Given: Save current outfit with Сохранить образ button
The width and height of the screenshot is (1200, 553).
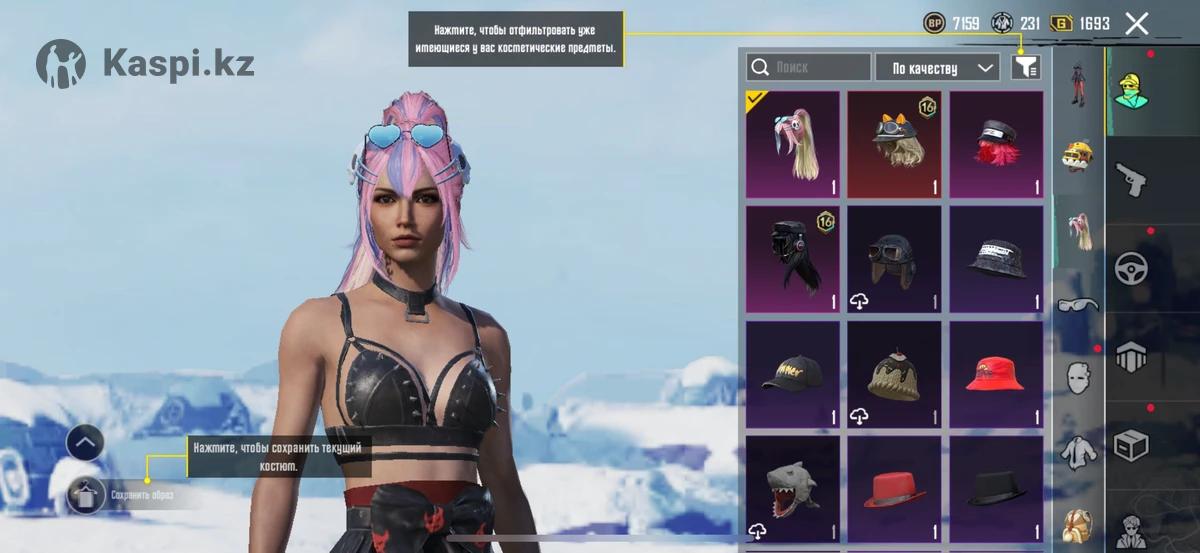Looking at the screenshot, I should (88, 494).
